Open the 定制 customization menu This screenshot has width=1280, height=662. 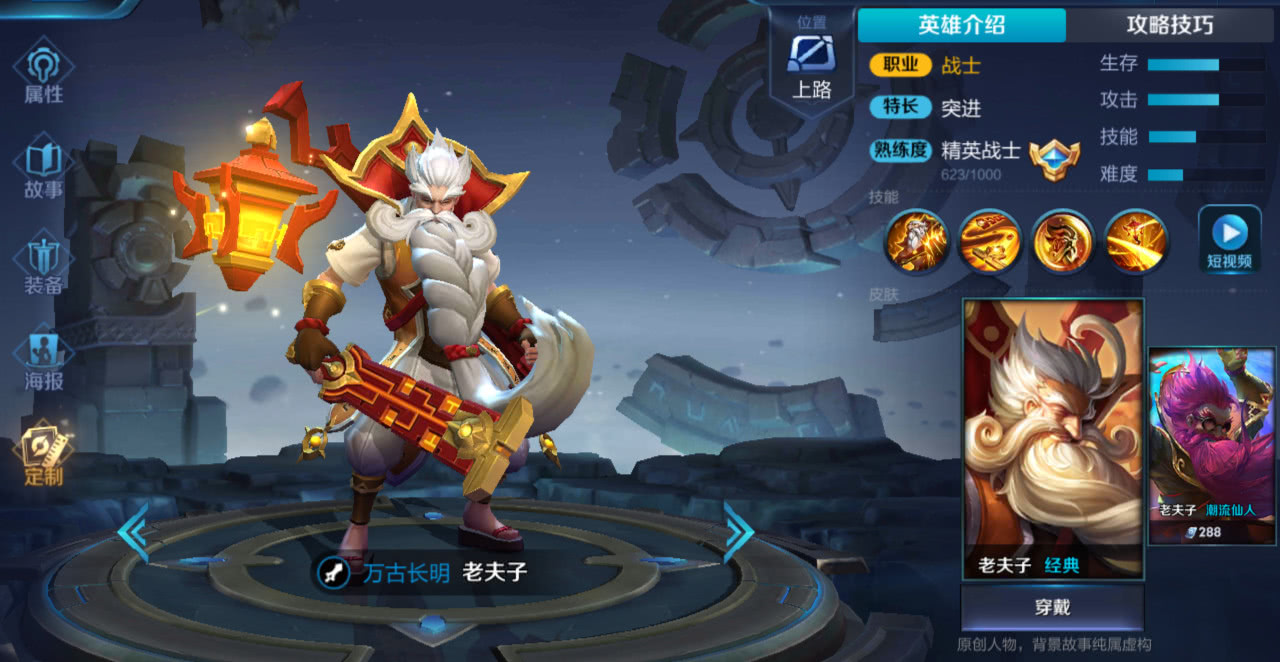click(43, 455)
